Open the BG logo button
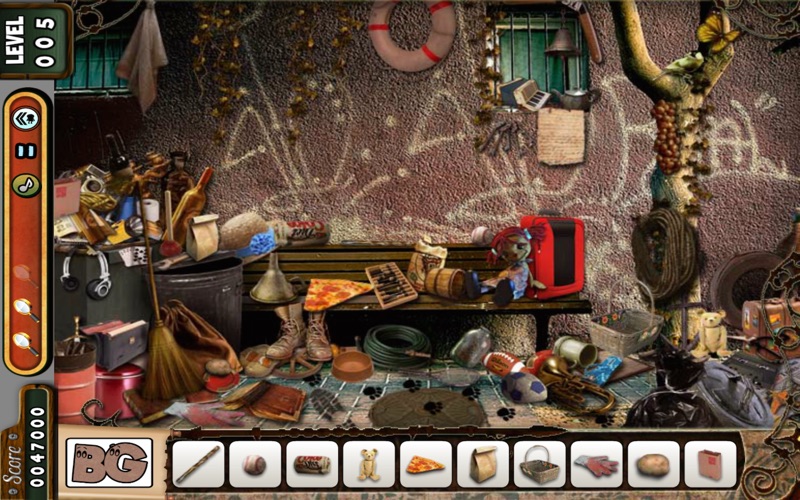800x500 pixels. (109, 463)
